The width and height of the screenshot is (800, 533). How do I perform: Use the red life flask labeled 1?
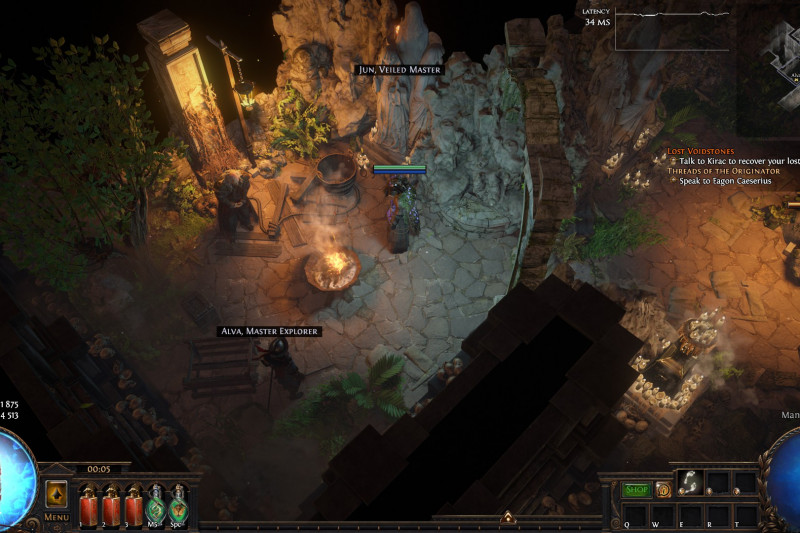point(87,503)
